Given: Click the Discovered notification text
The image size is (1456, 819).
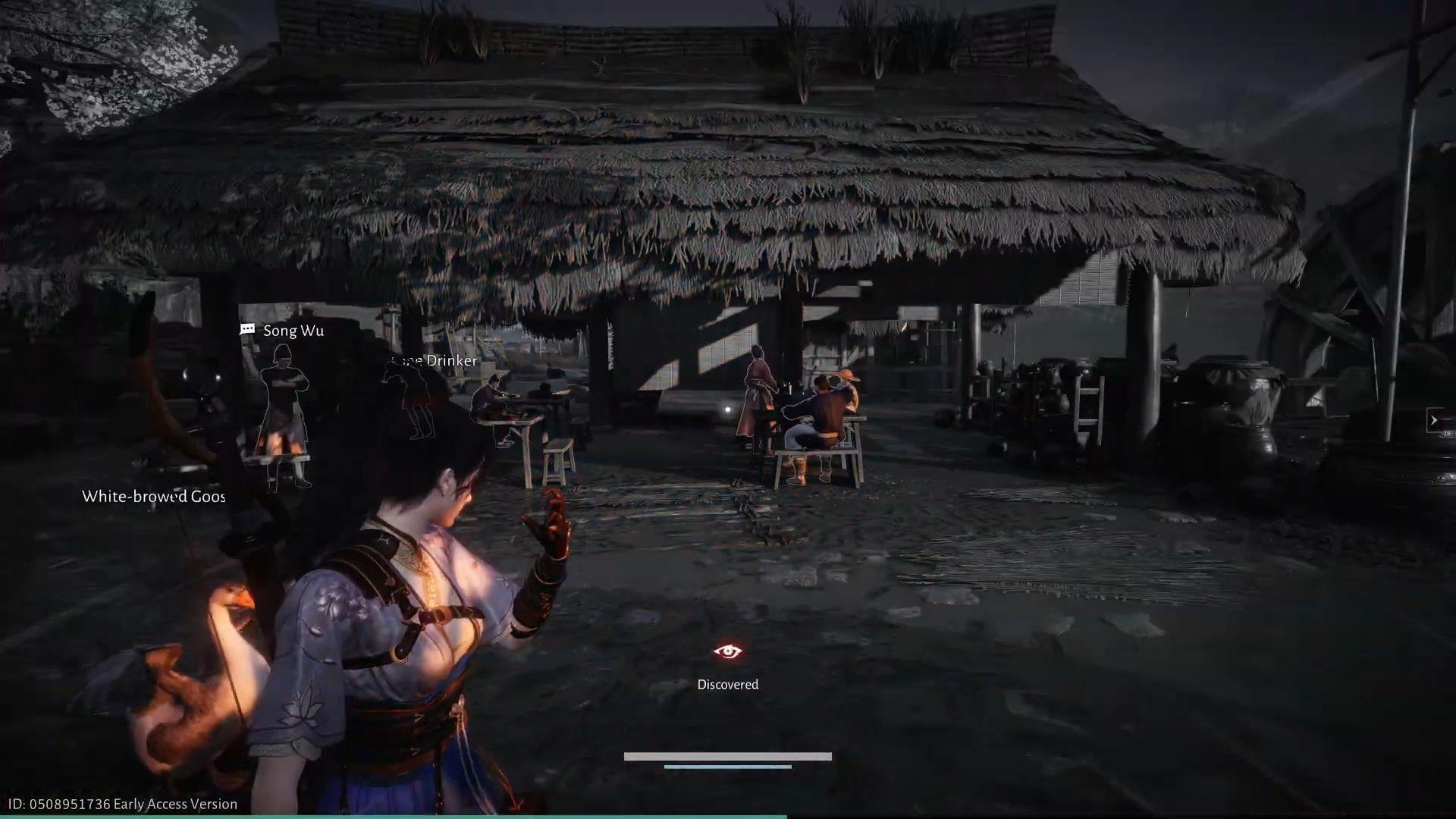Looking at the screenshot, I should tap(727, 683).
